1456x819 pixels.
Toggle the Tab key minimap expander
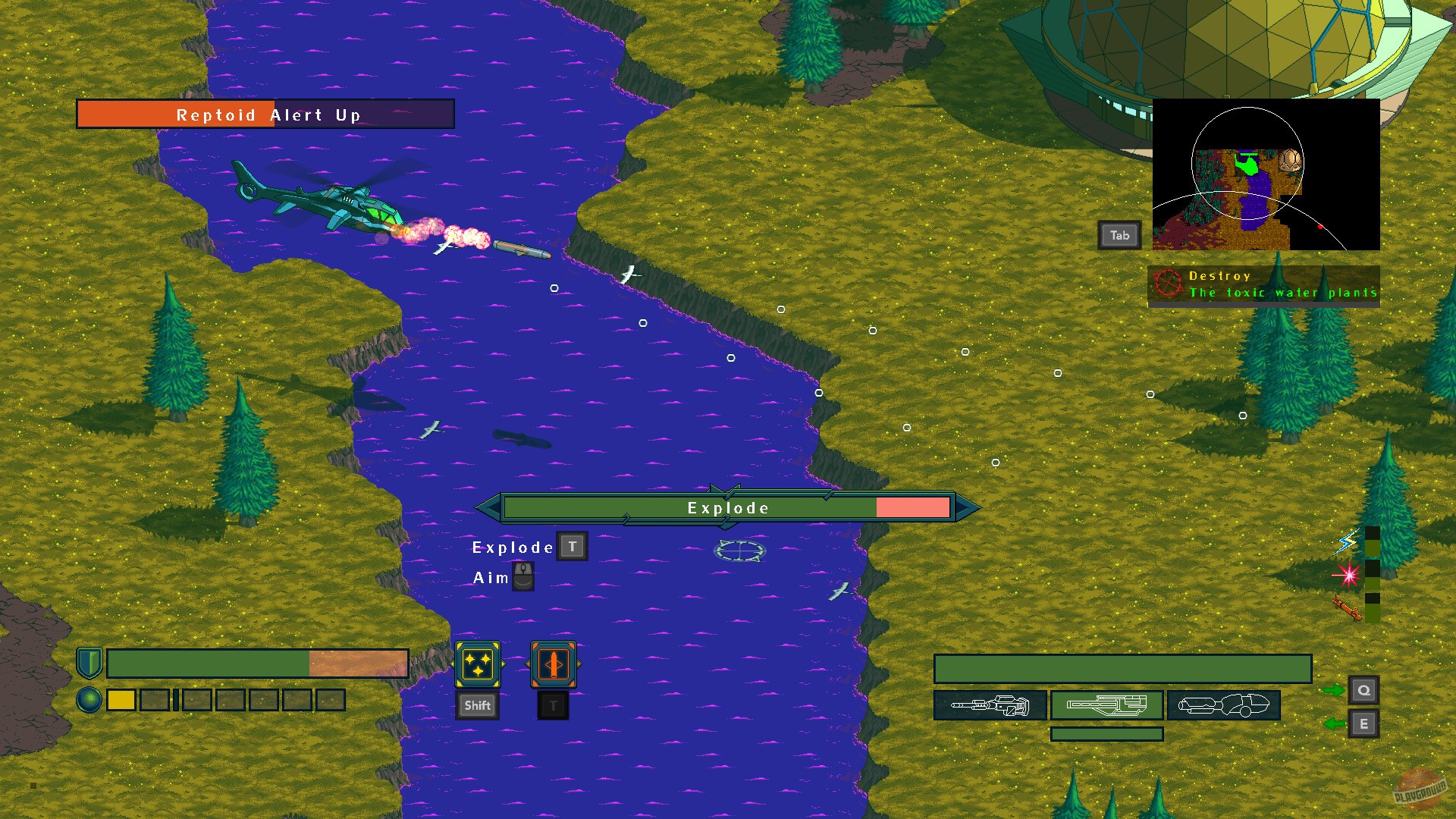1119,235
